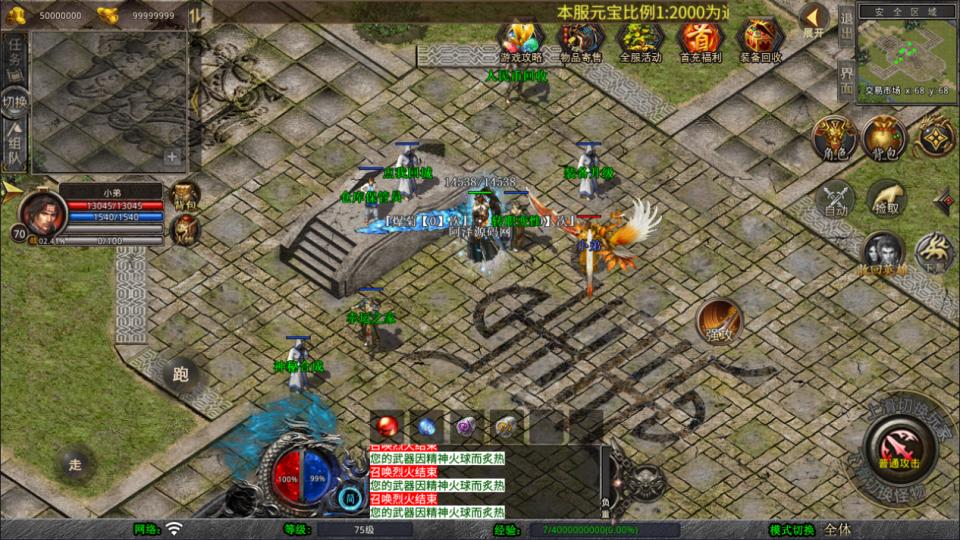Tap the 走 walk button
960x540 pixels.
click(x=75, y=464)
